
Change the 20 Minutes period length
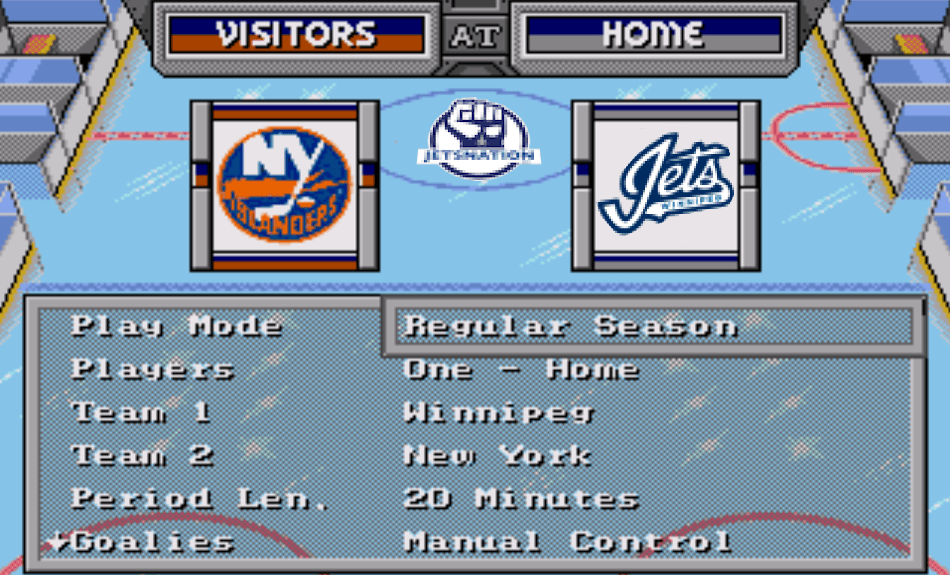[521, 498]
